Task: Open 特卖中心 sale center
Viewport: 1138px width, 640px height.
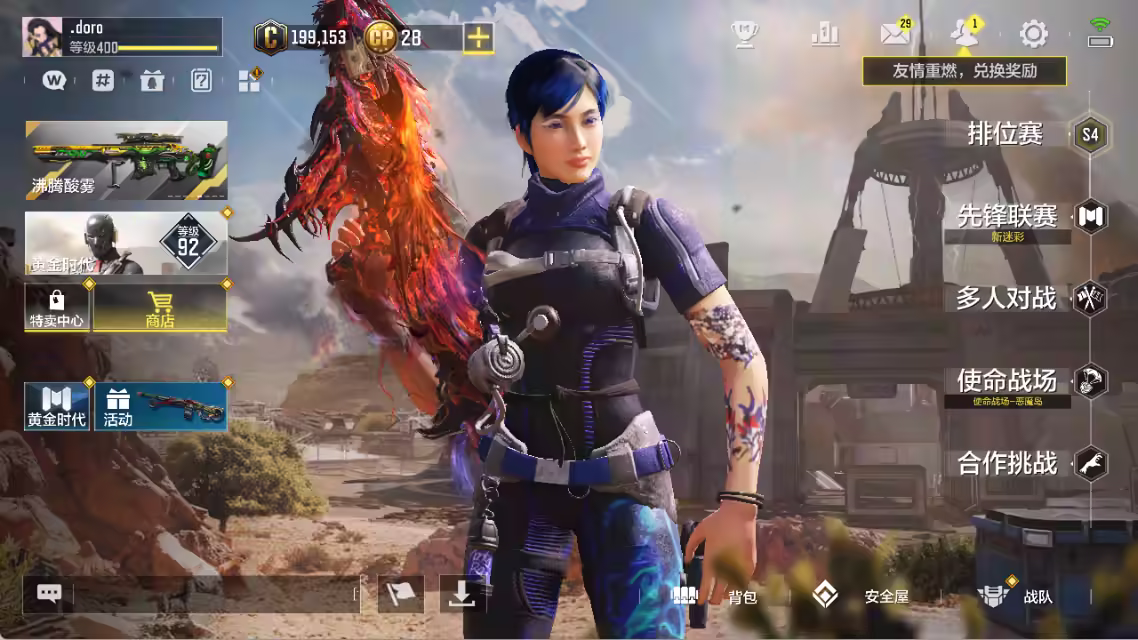Action: click(x=56, y=308)
